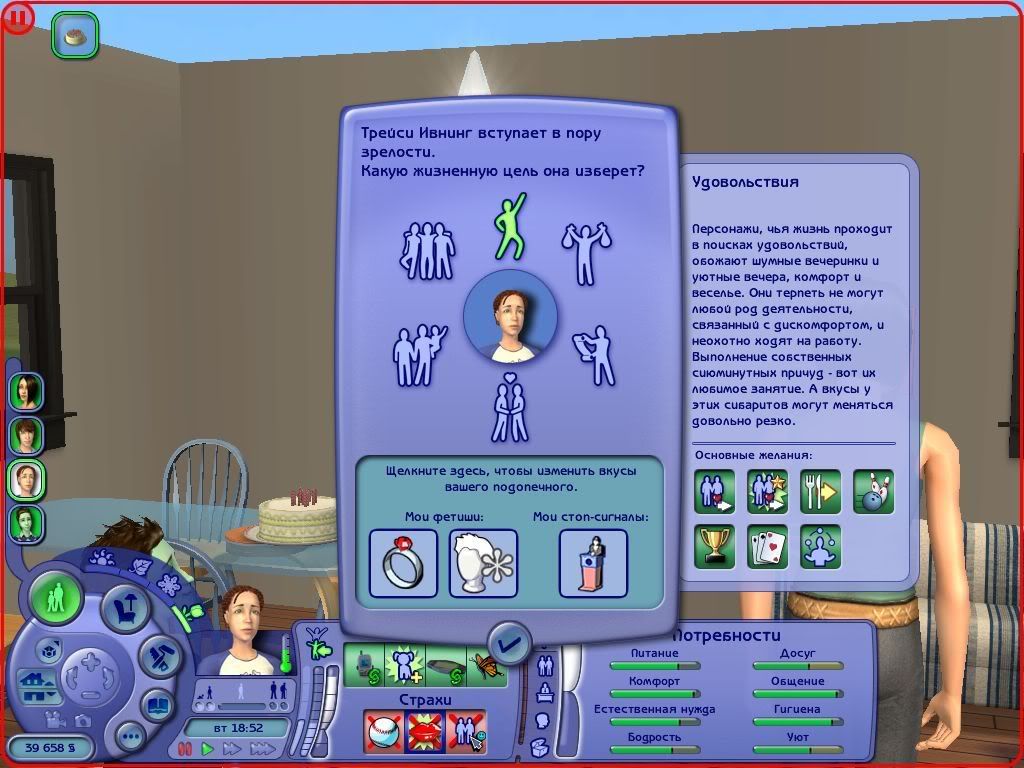Cancel the queued birthday cake action
The width and height of the screenshot is (1024, 768).
coord(75,35)
